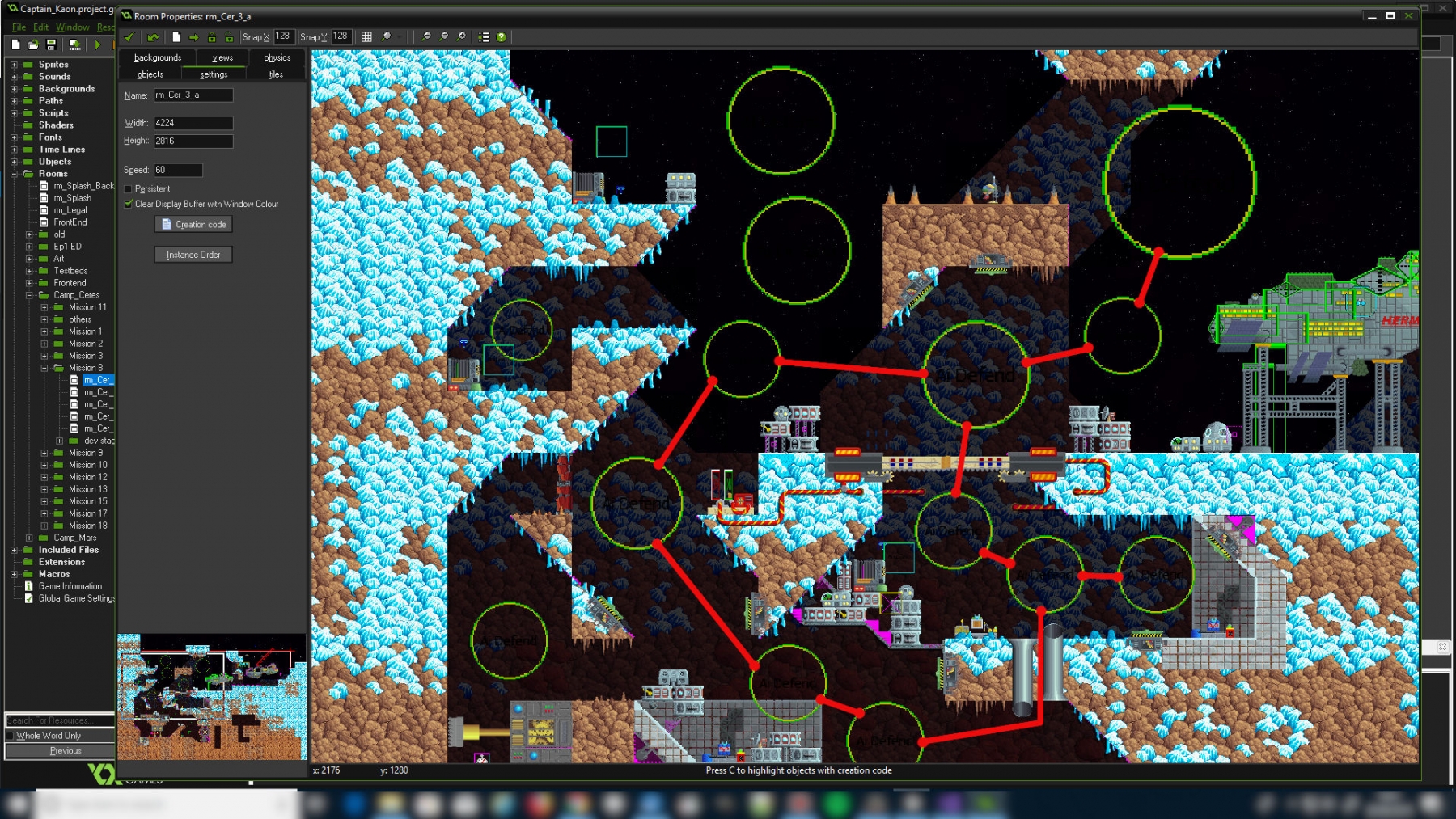
Task: Show the tiles tab
Action: [276, 74]
